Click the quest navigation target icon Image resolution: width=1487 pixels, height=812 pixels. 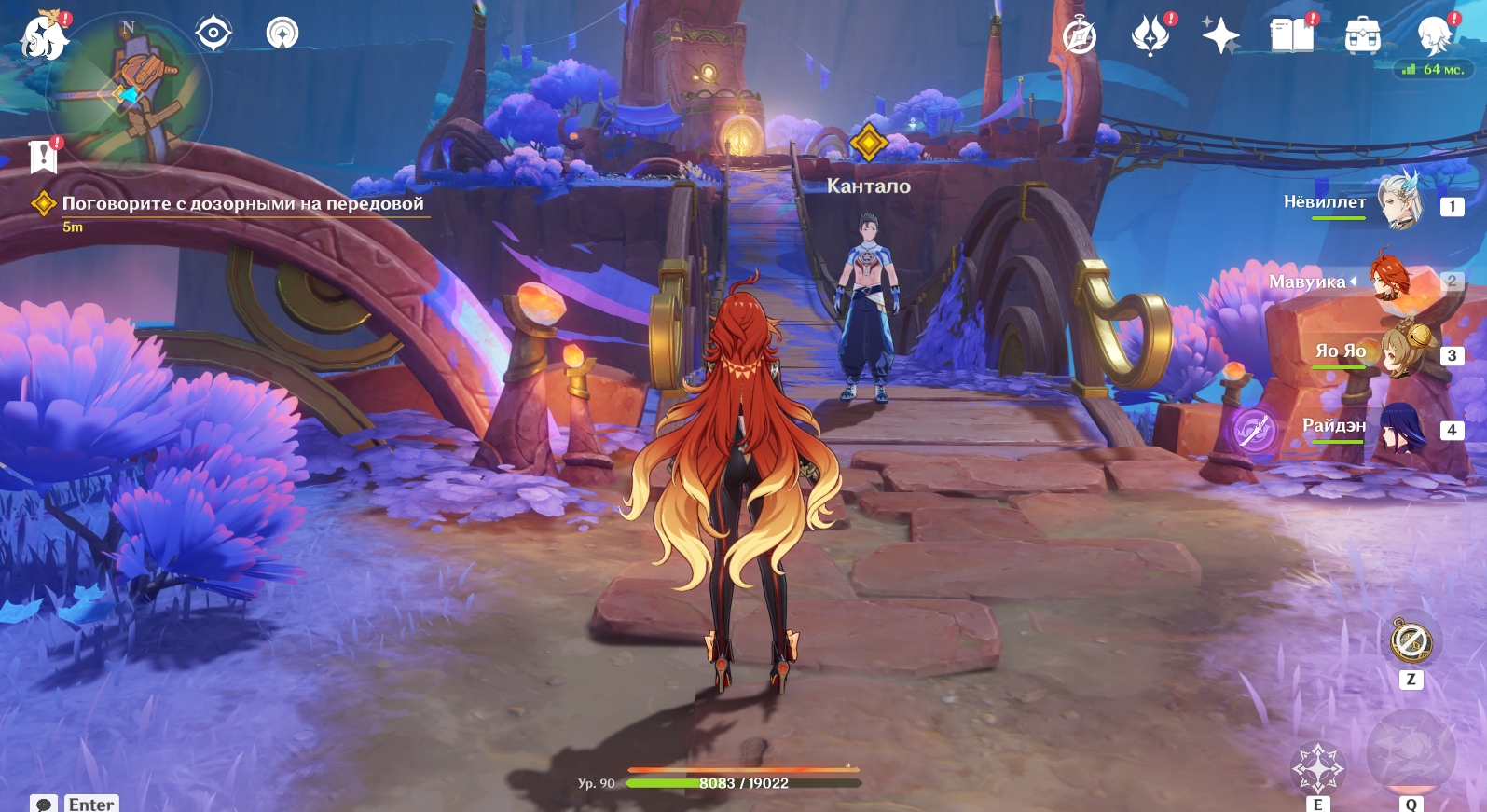(213, 34)
